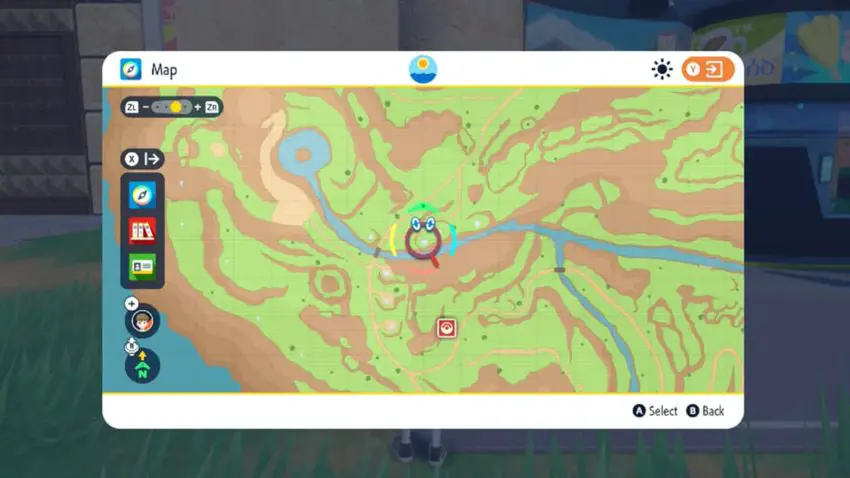Click the Back option in the footer
This screenshot has height=478, width=850.
705,411
